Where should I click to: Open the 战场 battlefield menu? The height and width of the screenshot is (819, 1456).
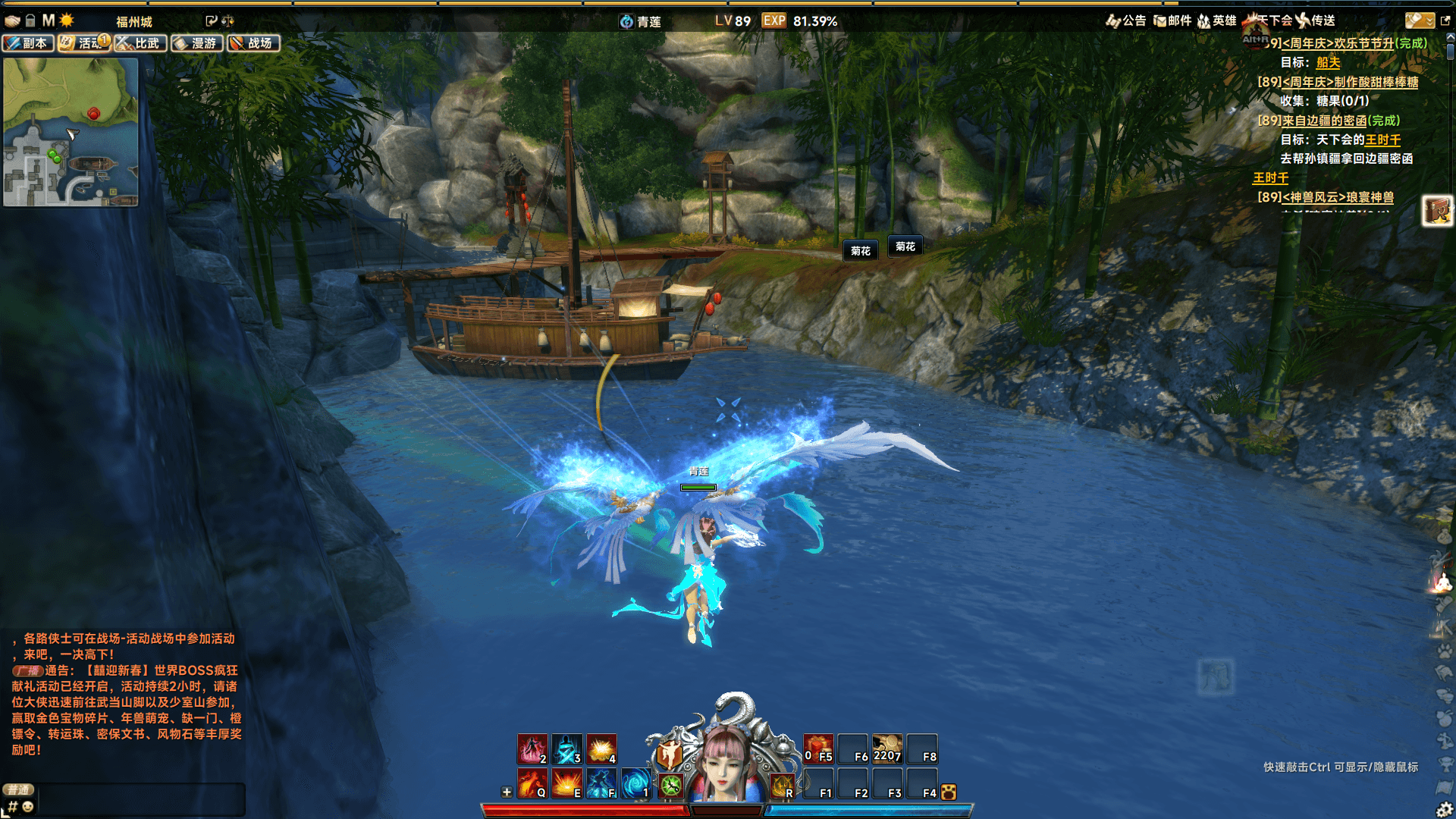(x=253, y=43)
